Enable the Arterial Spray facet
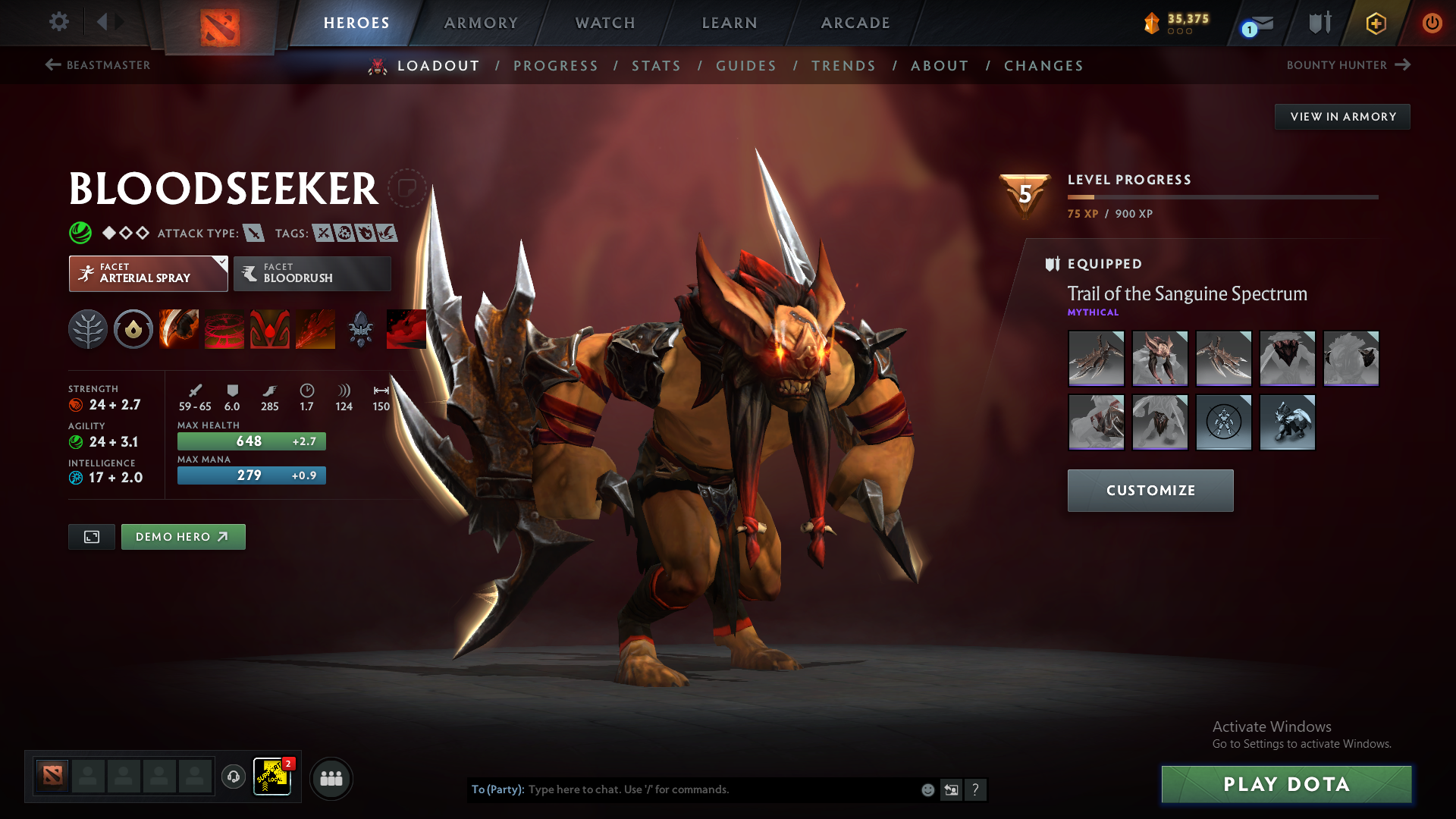1456x819 pixels. coord(148,273)
